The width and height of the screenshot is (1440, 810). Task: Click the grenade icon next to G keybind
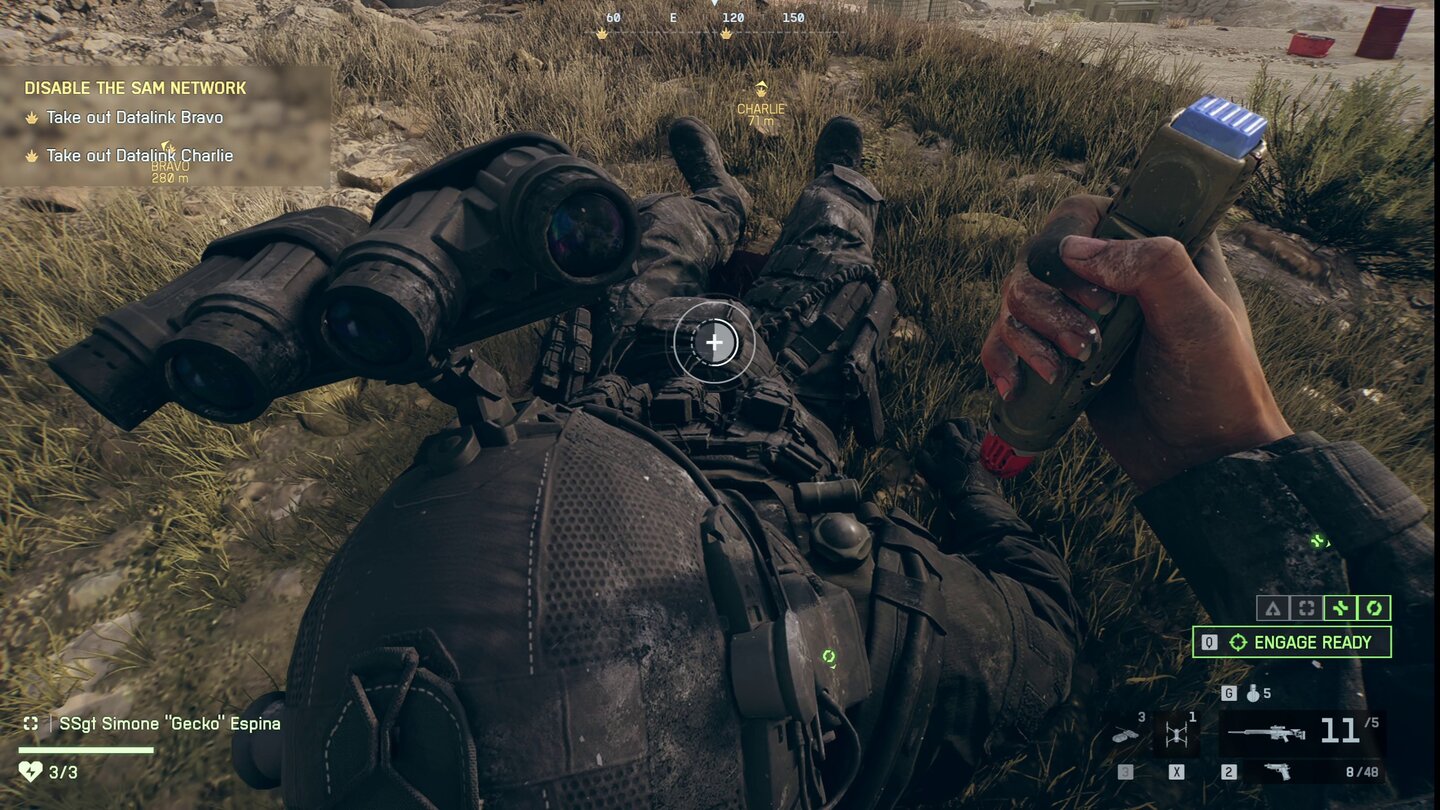[x=1252, y=694]
